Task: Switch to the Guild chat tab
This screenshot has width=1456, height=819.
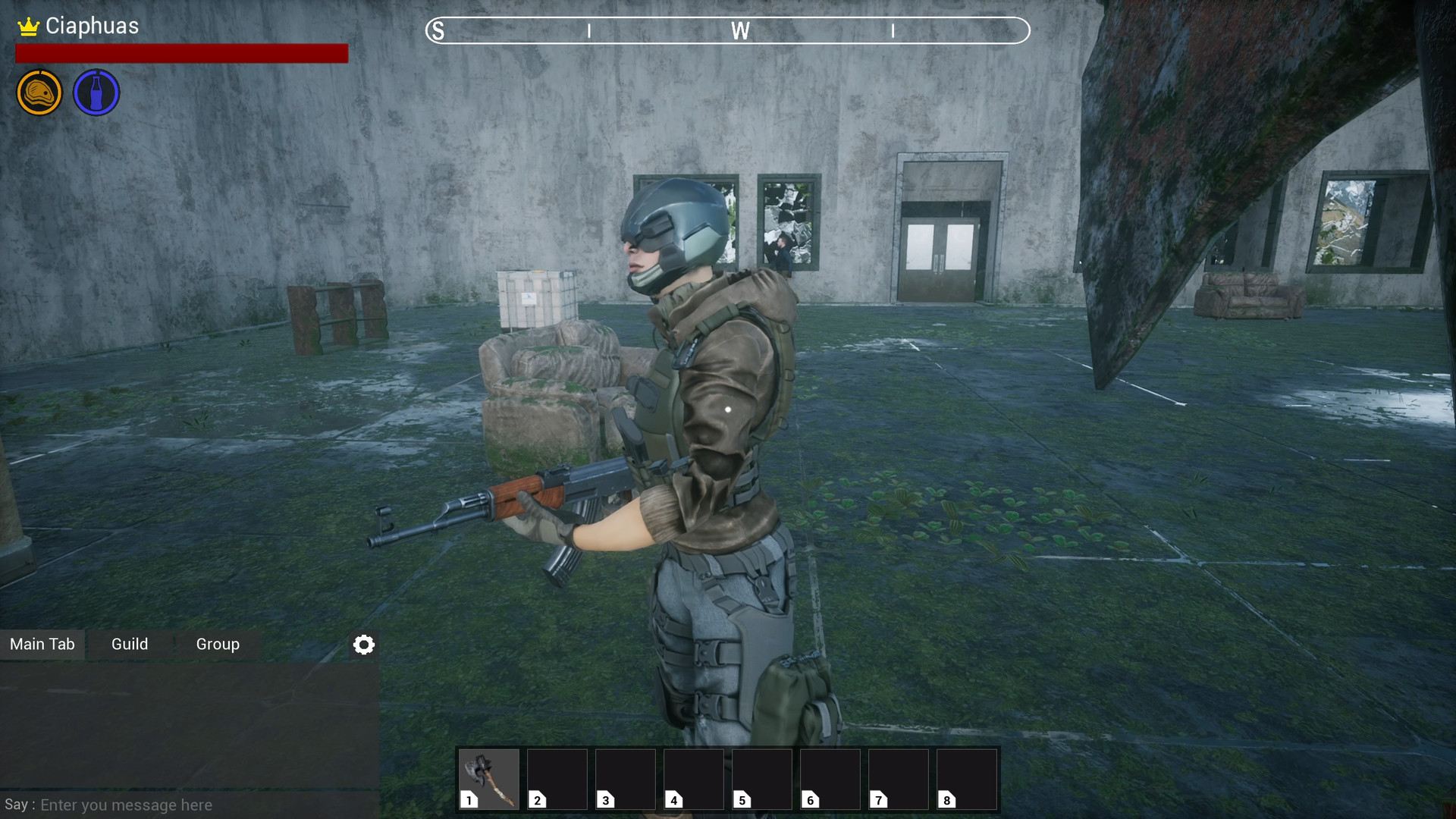Action: tap(130, 644)
